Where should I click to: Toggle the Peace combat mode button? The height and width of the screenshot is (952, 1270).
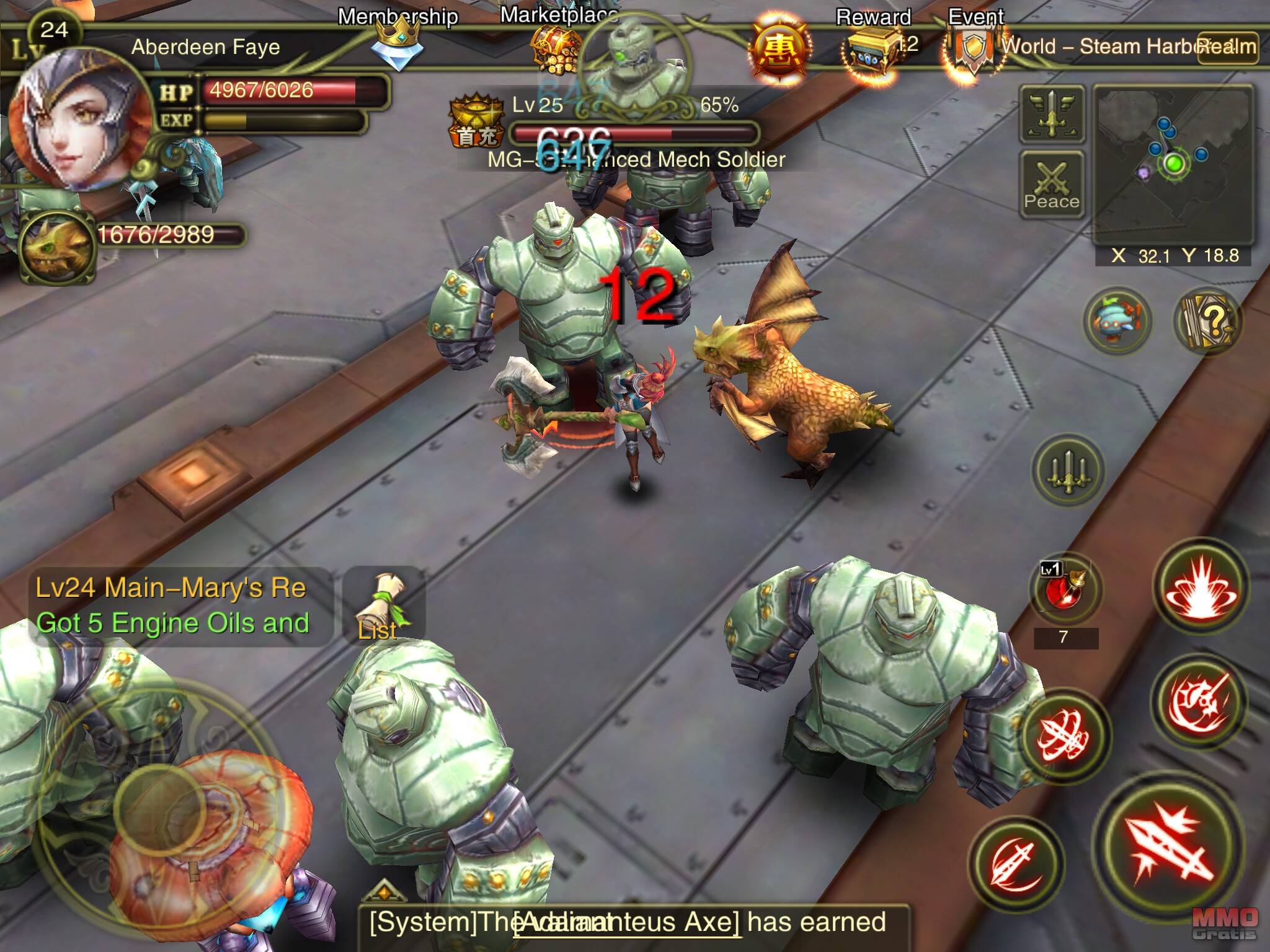pos(1052,184)
